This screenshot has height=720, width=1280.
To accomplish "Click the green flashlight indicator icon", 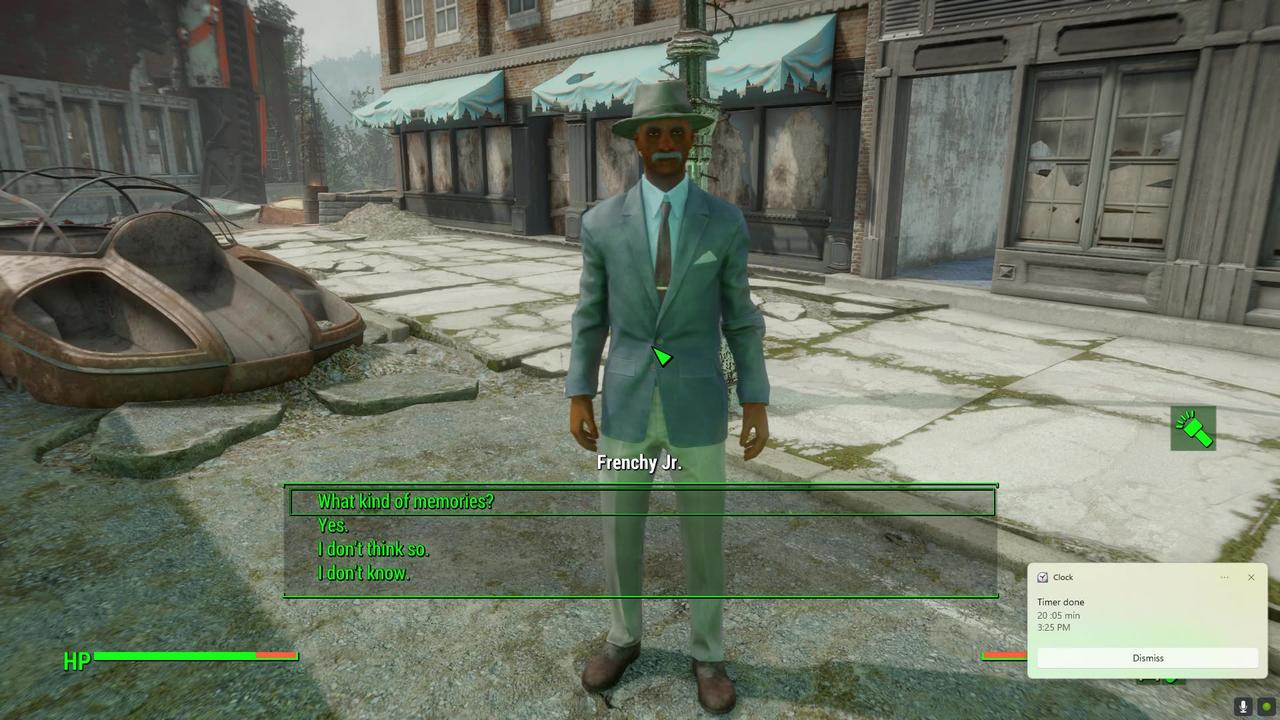I will tap(1193, 428).
